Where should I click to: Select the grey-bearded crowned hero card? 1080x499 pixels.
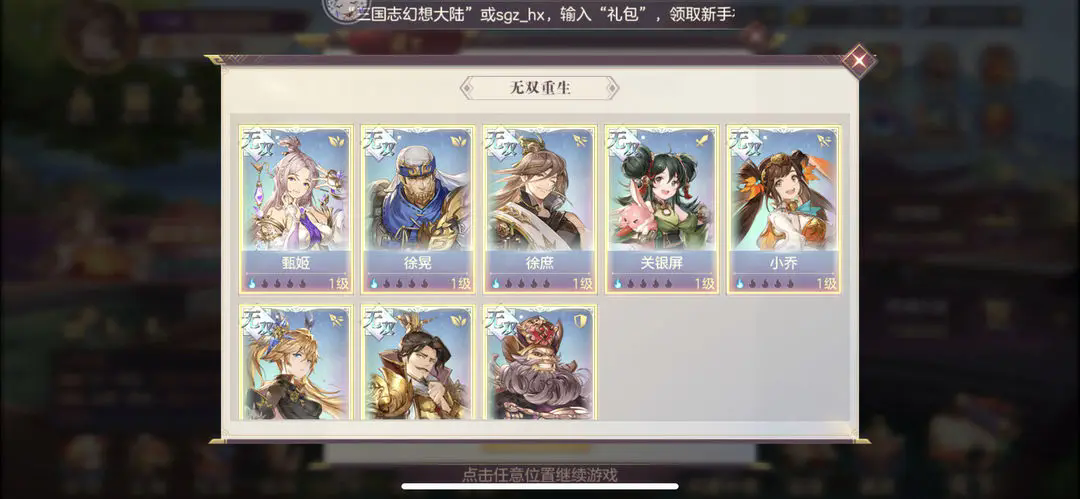540,363
